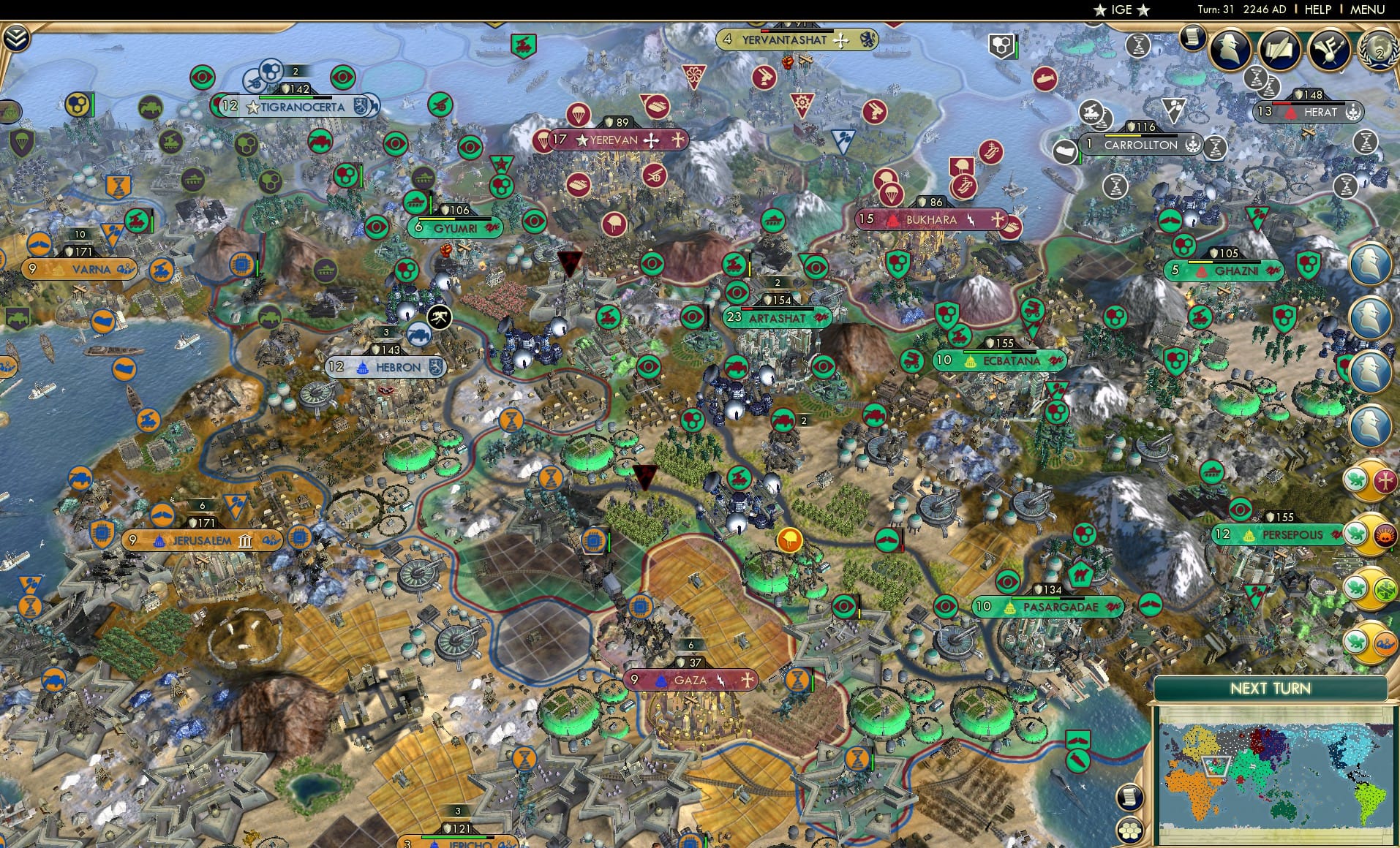This screenshot has height=848, width=1400.
Task: Click the blue research bubble icon near Tigranocerta
Action: pyautogui.click(x=271, y=71)
